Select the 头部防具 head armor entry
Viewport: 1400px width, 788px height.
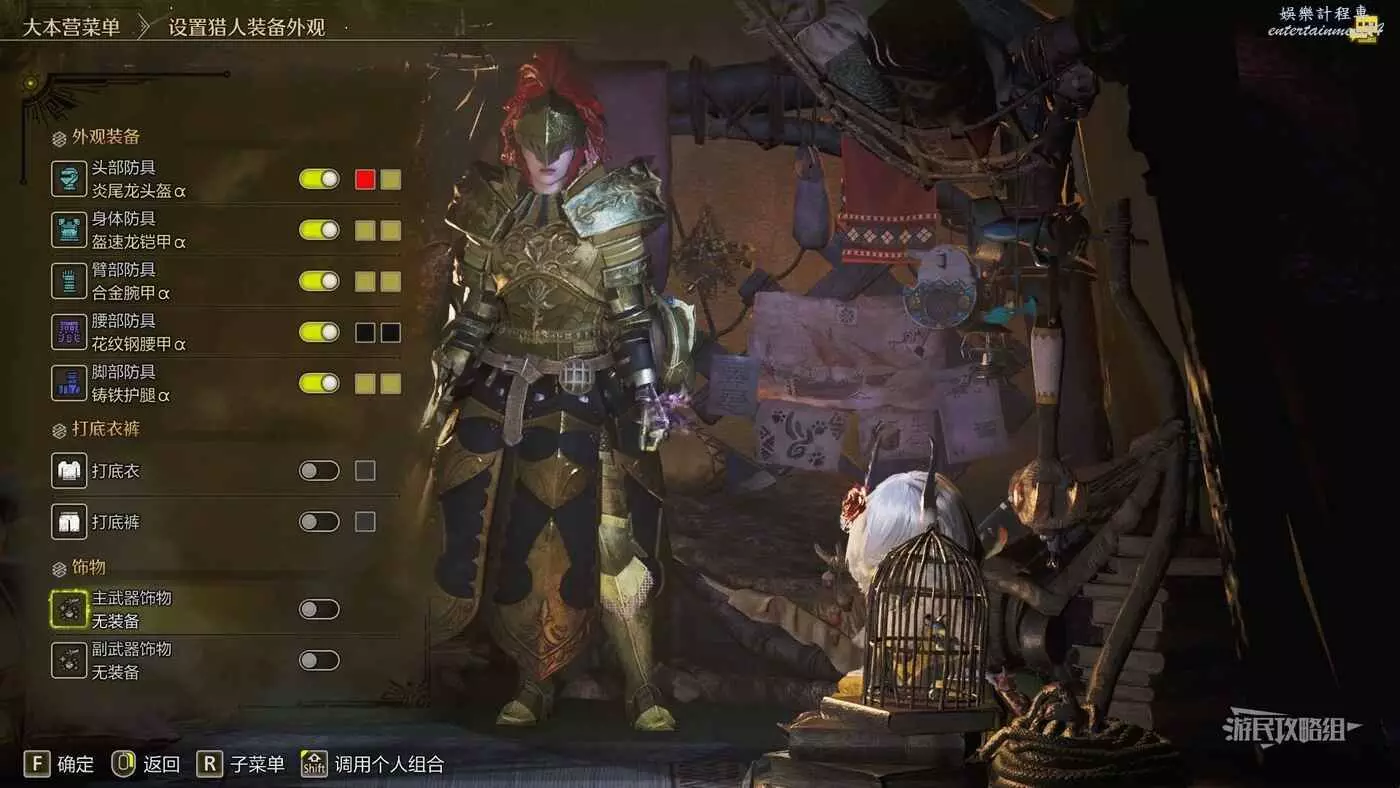(138, 179)
